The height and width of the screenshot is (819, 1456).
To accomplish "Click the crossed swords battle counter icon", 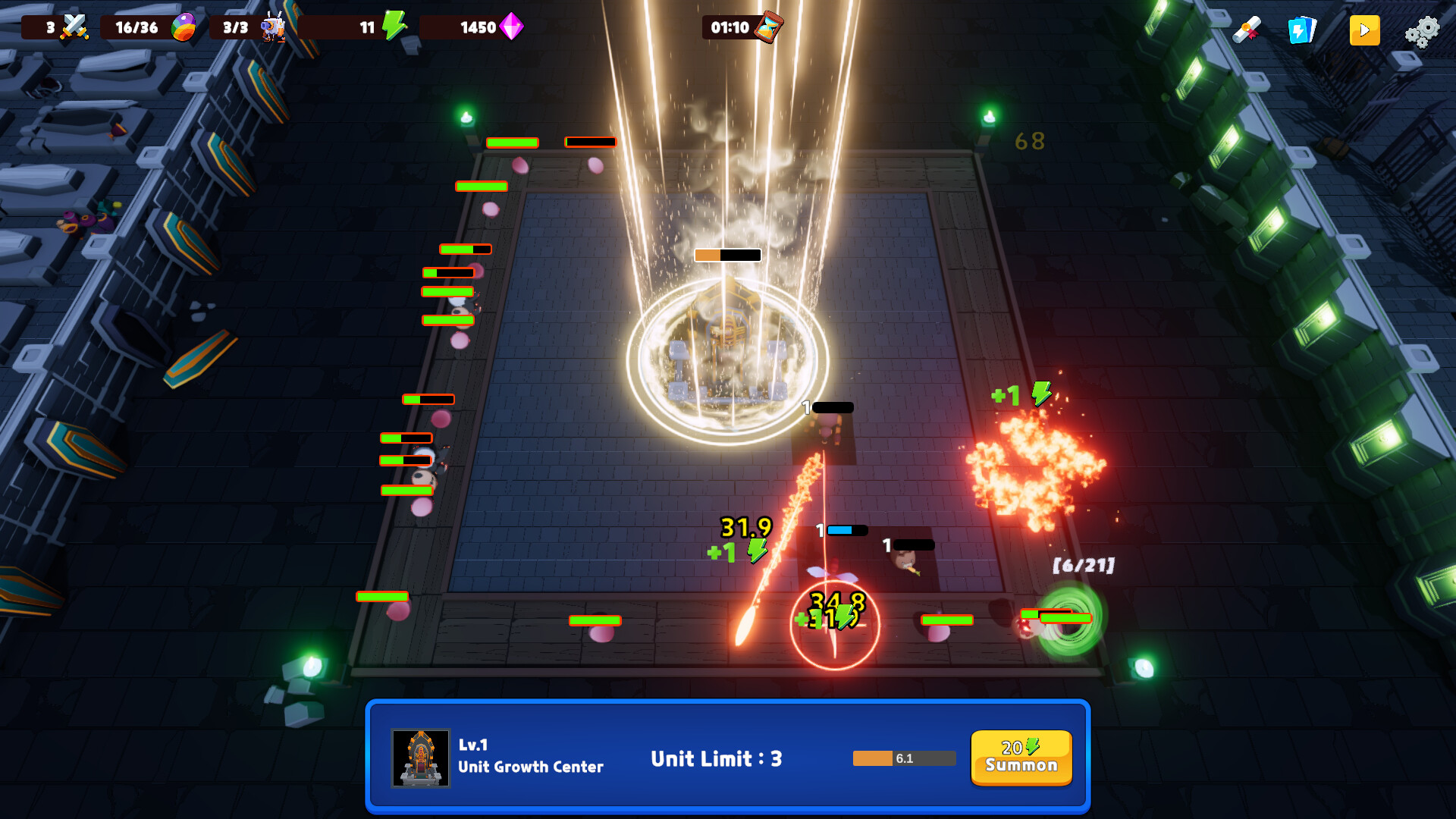I will point(74,27).
